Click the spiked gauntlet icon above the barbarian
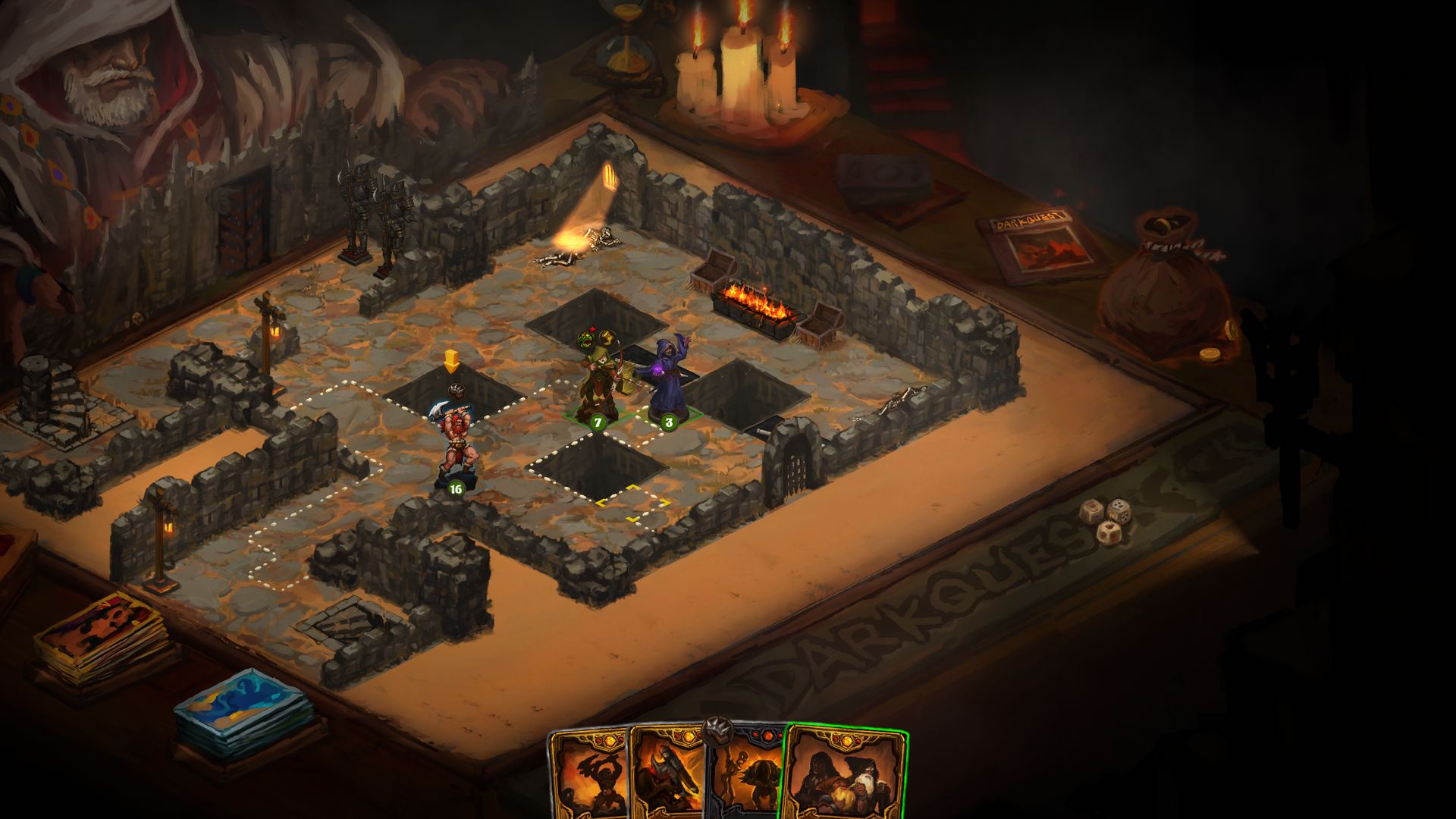Viewport: 1456px width, 819px height. coord(457,390)
